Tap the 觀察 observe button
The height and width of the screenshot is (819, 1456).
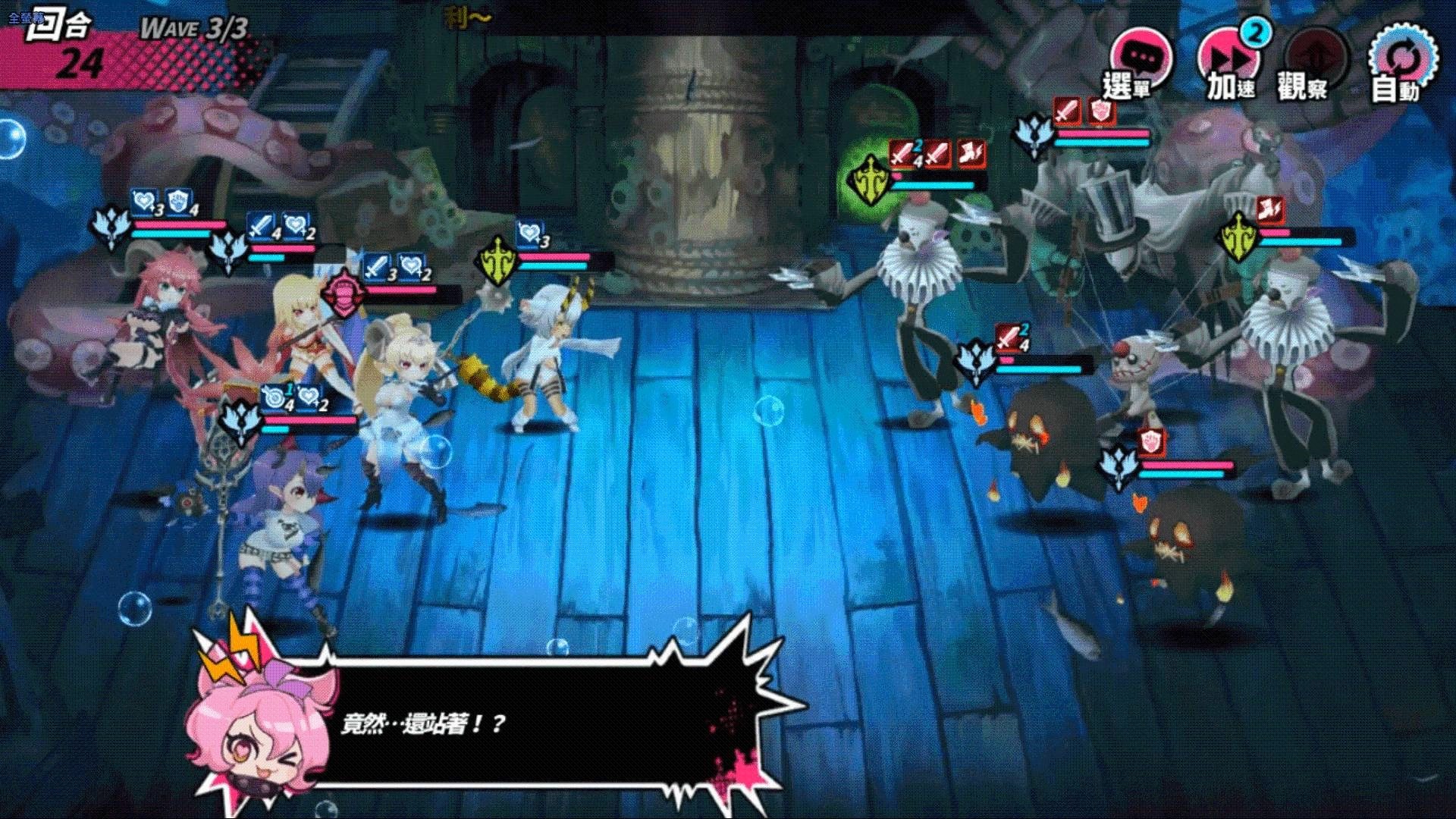(x=1314, y=65)
